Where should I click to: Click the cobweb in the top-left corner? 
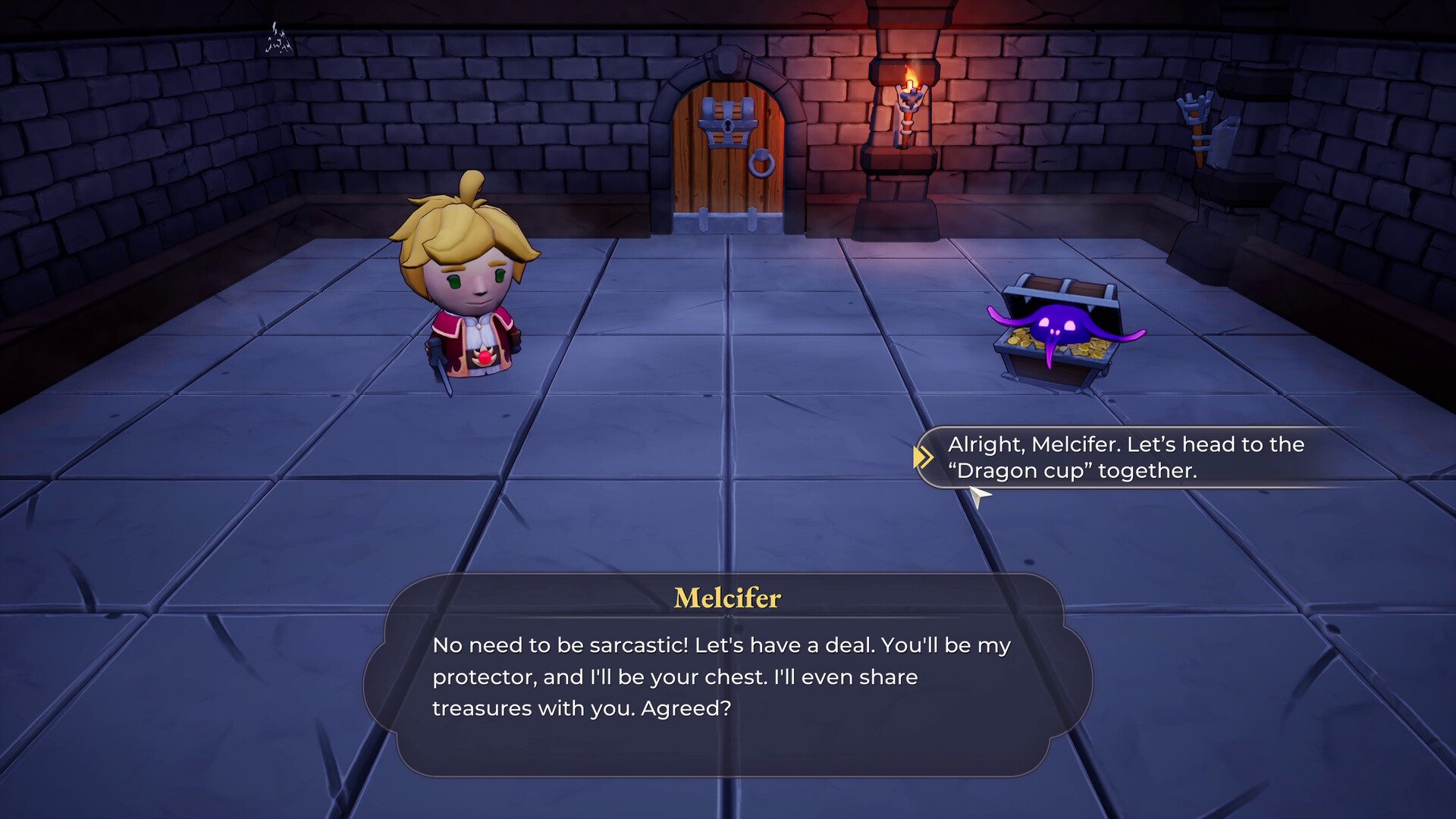279,38
